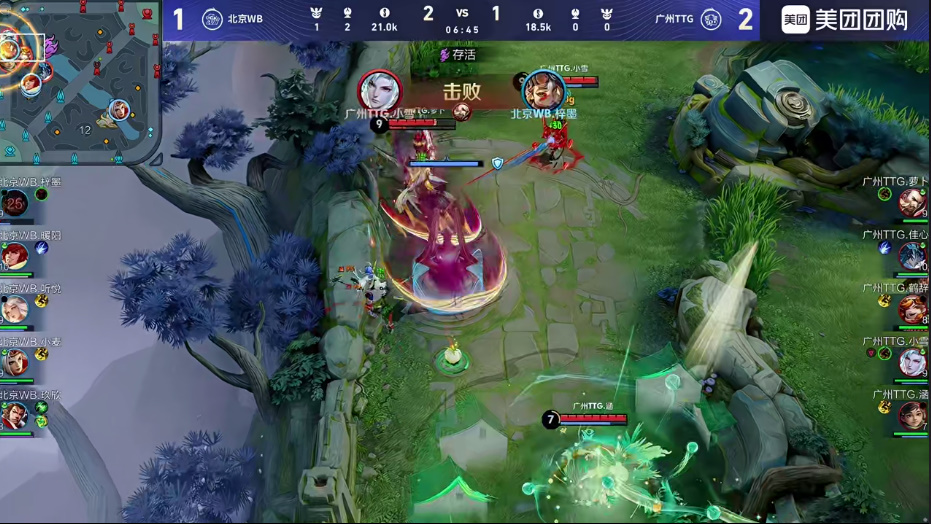Select 广州TTG.潘's hero portrait

[912, 415]
